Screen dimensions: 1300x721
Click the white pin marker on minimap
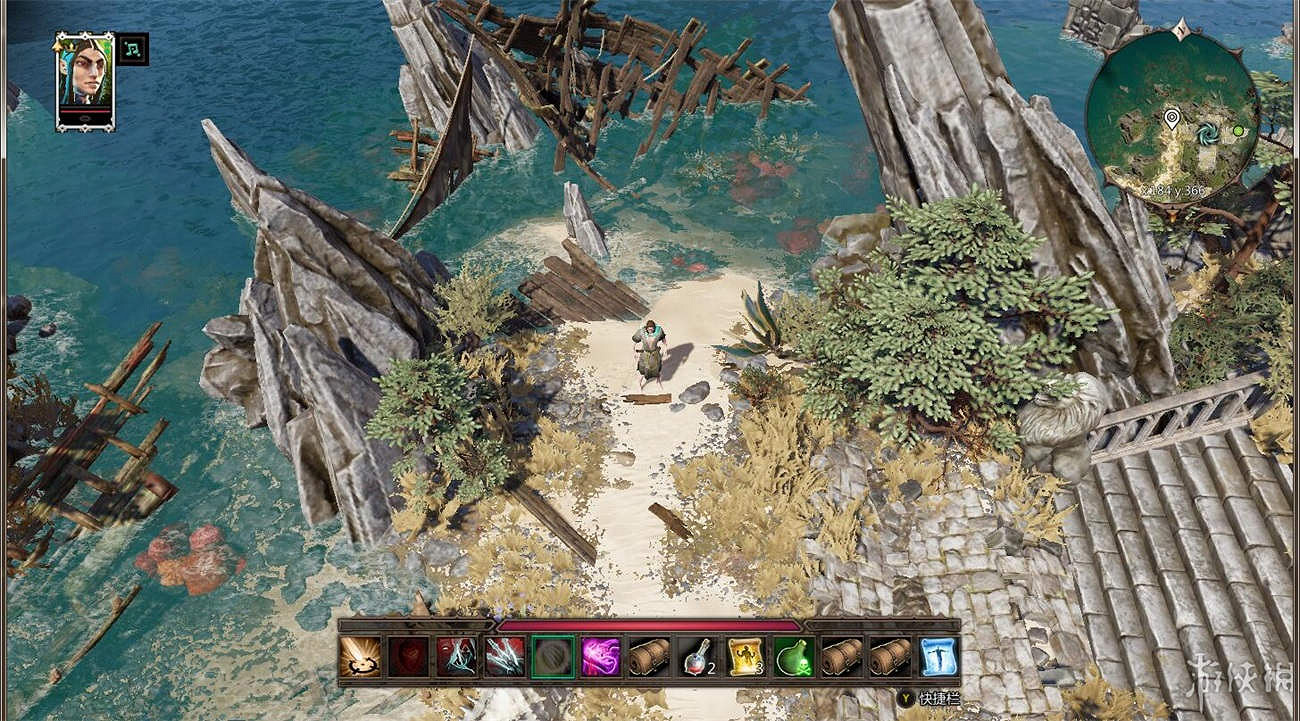[x=1171, y=121]
